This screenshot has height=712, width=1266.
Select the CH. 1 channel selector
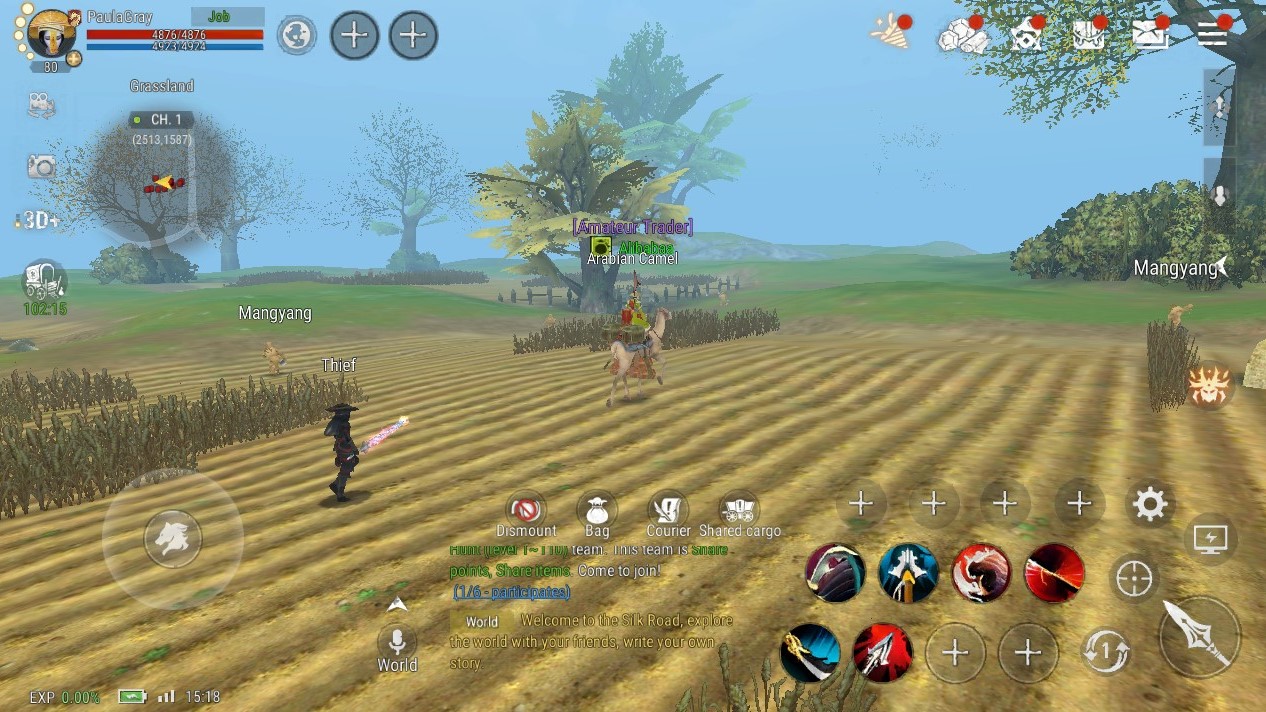pyautogui.click(x=161, y=120)
